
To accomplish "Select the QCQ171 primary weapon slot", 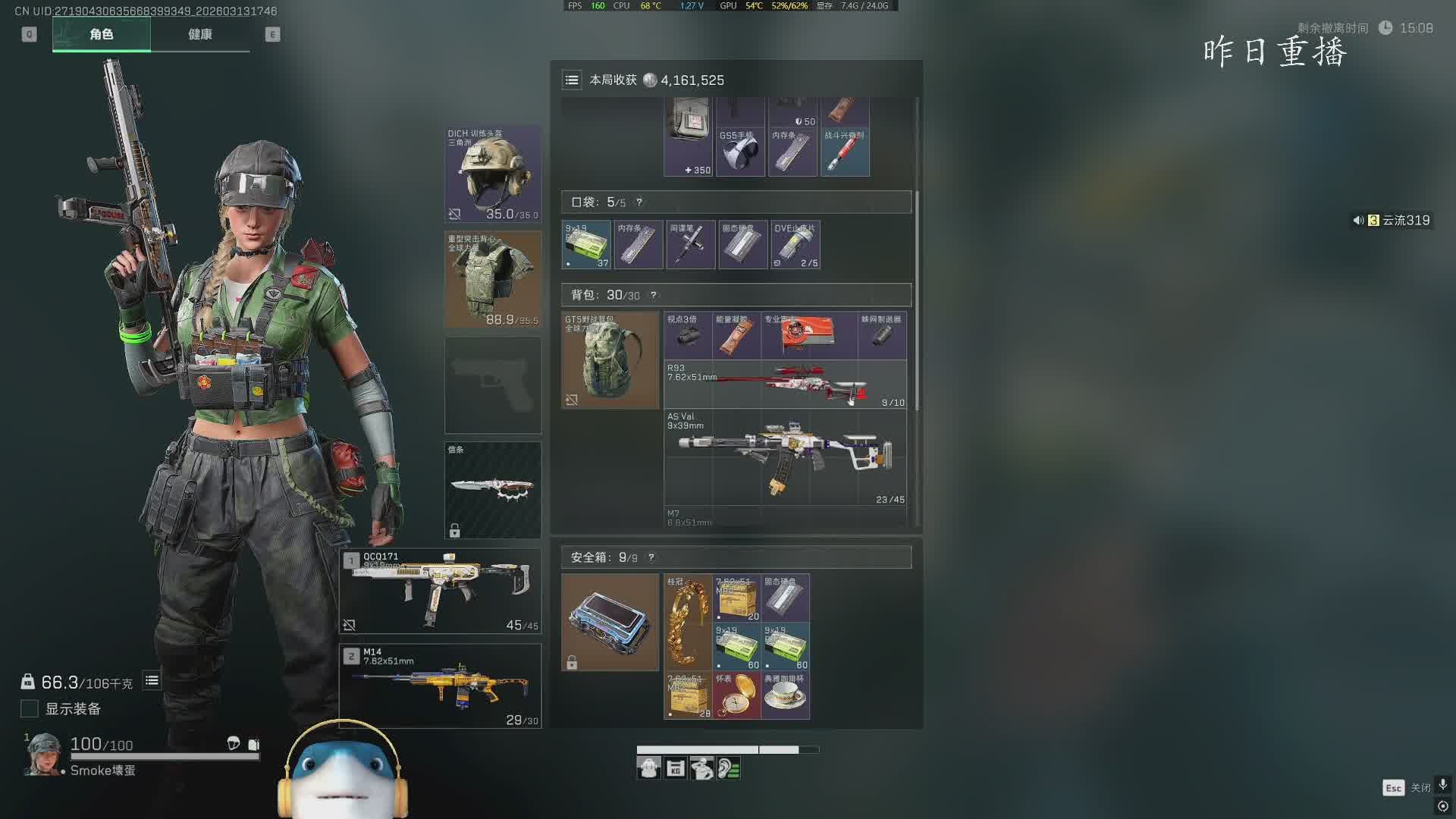I will [x=441, y=591].
